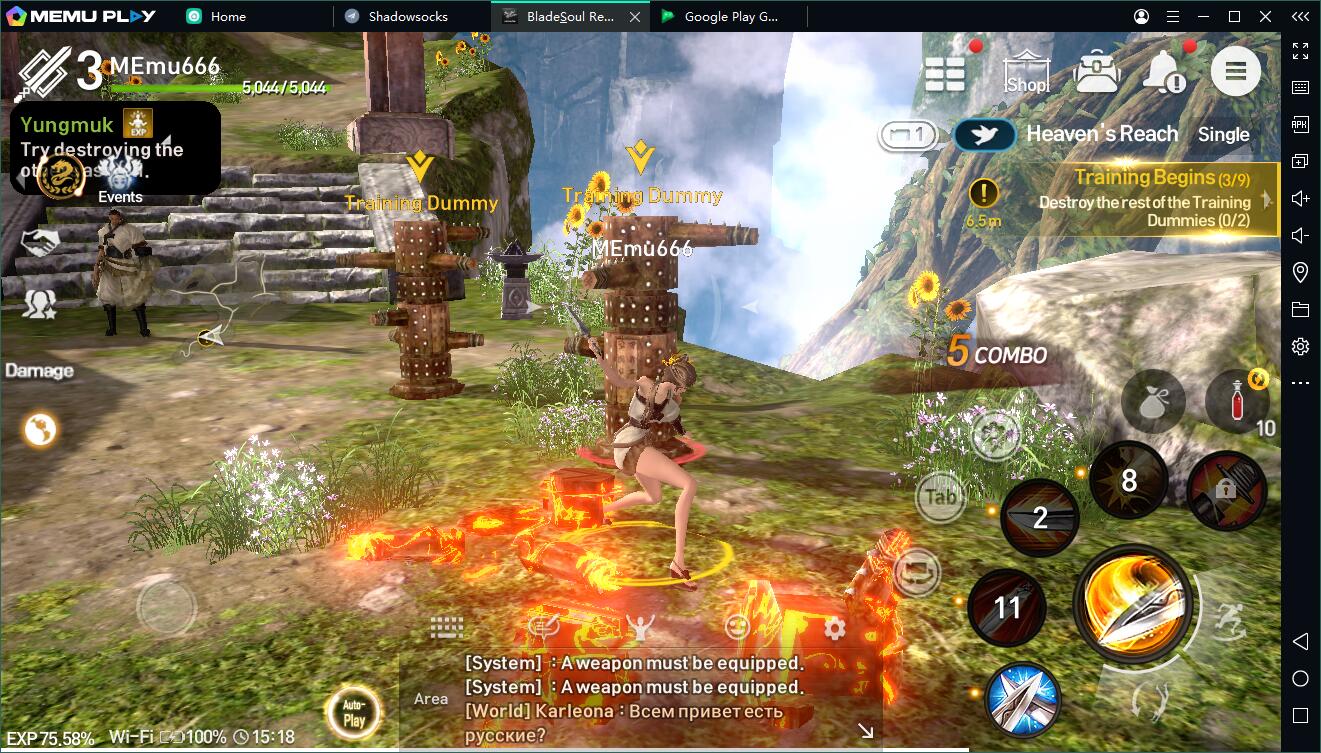Viewport: 1321px width, 753px height.
Task: Use the red health potion
Action: [1237, 400]
